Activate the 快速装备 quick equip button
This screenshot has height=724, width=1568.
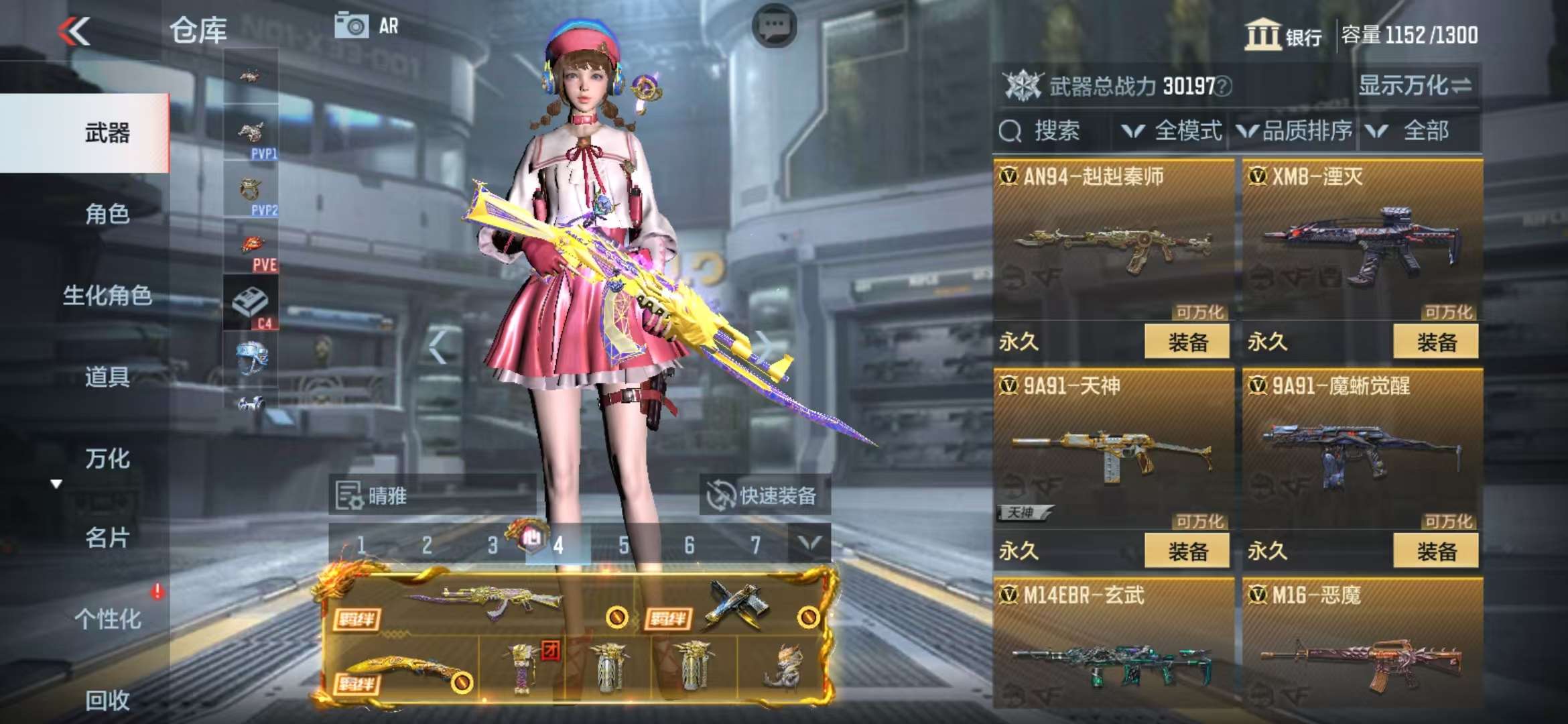pos(764,496)
